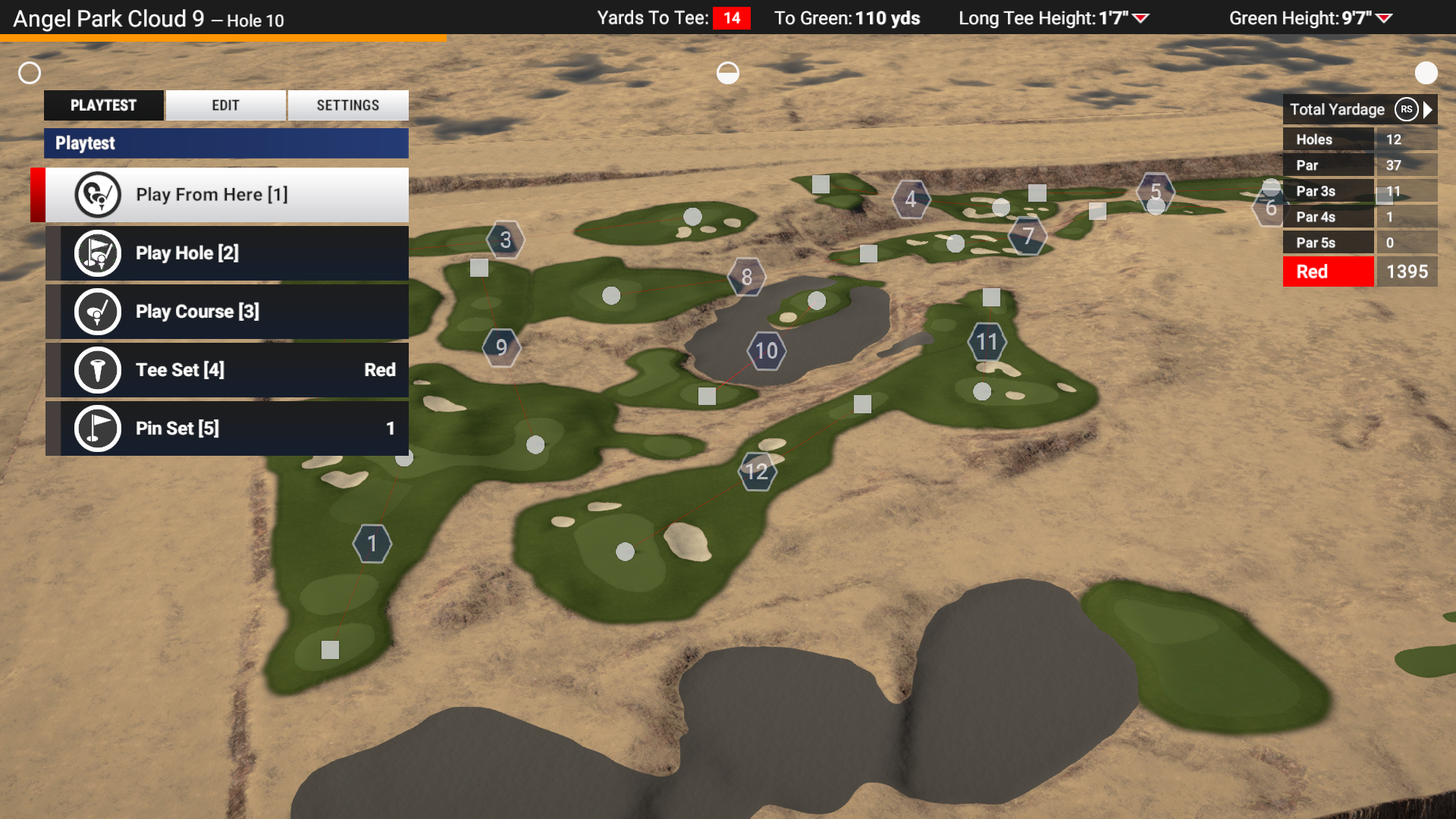Image resolution: width=1456 pixels, height=819 pixels.
Task: Change the Tee Set option
Action: pos(227,370)
